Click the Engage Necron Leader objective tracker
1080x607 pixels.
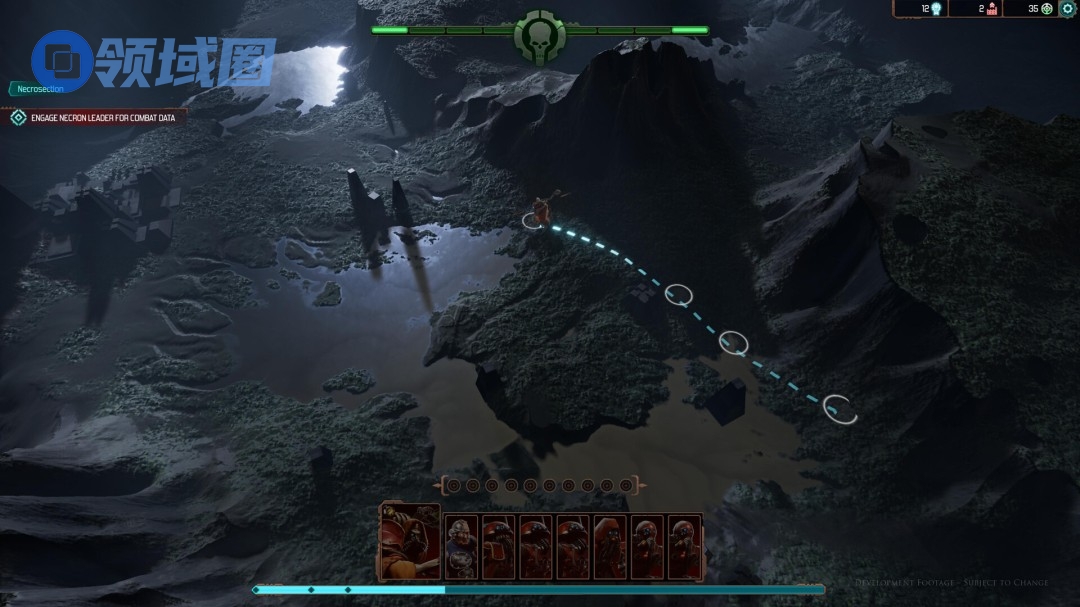point(98,118)
